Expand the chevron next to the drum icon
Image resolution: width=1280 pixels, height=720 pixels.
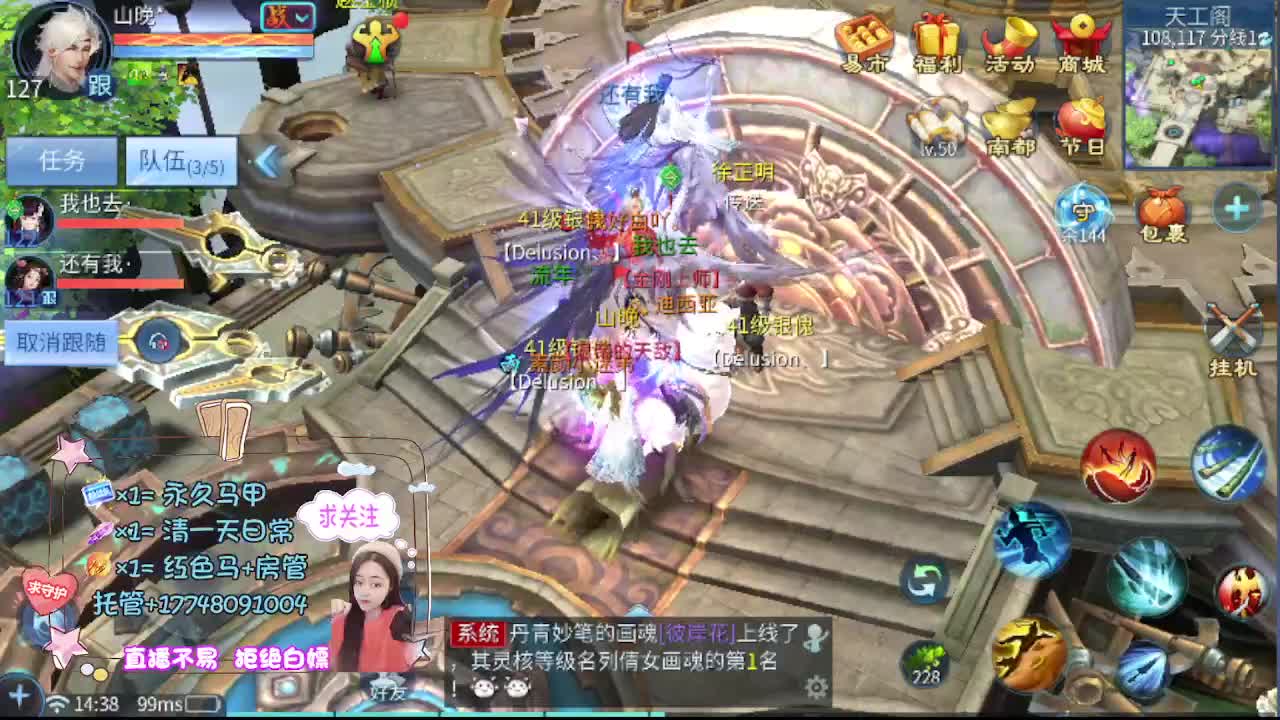click(300, 18)
